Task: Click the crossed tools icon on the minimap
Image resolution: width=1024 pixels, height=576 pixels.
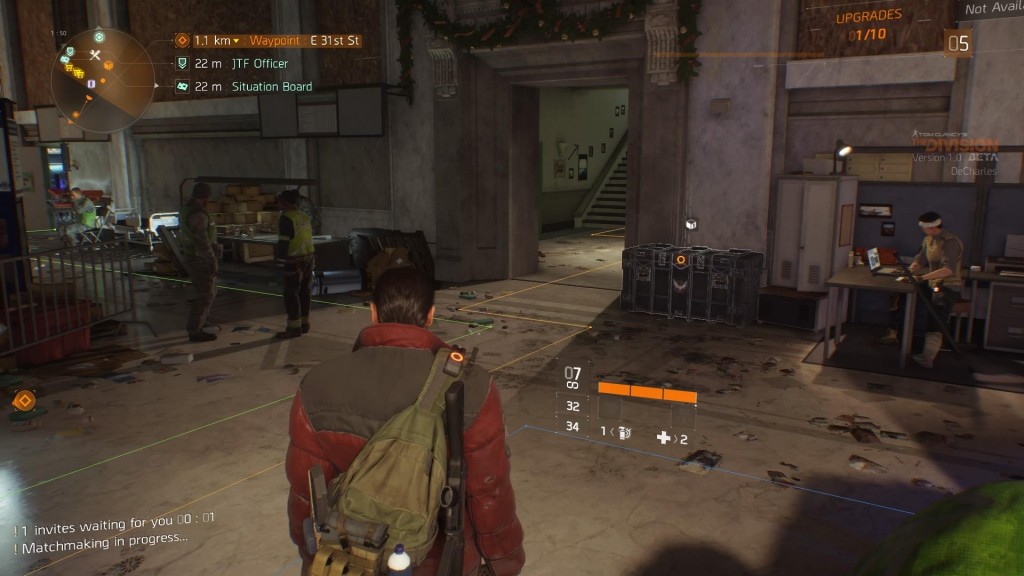Action: (95, 54)
